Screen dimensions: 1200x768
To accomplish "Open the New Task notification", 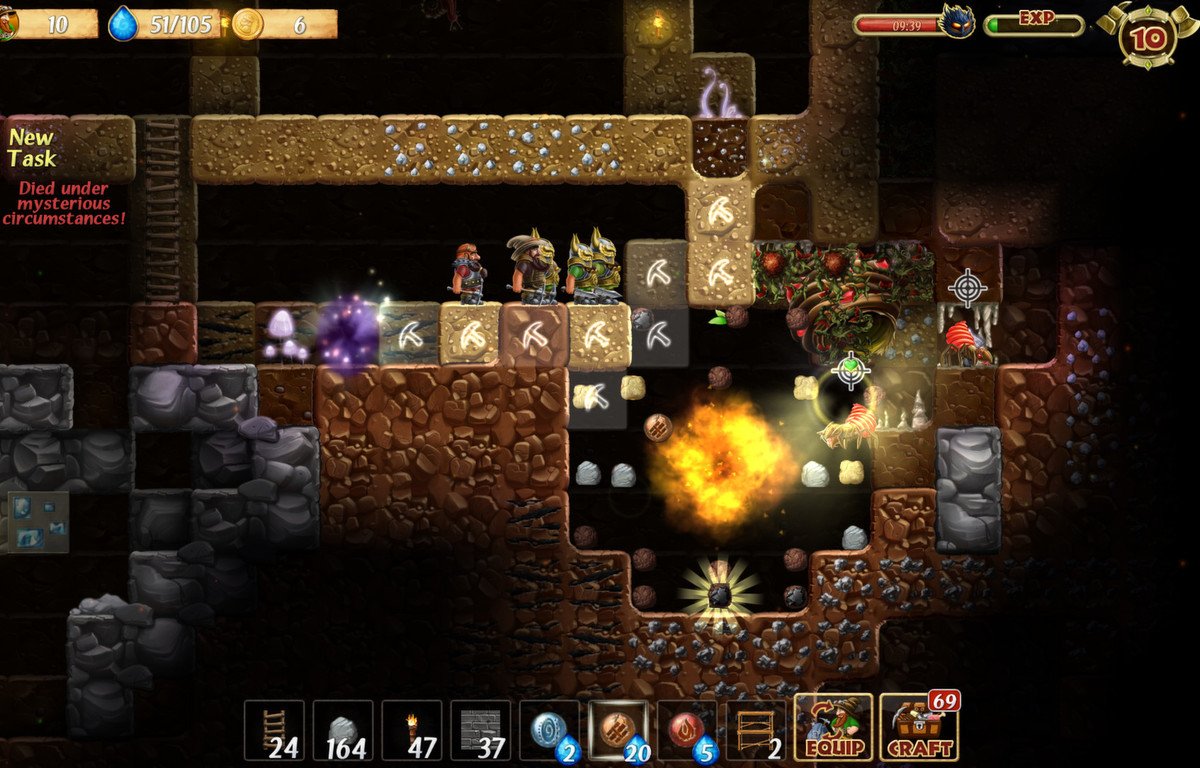I will tap(33, 148).
